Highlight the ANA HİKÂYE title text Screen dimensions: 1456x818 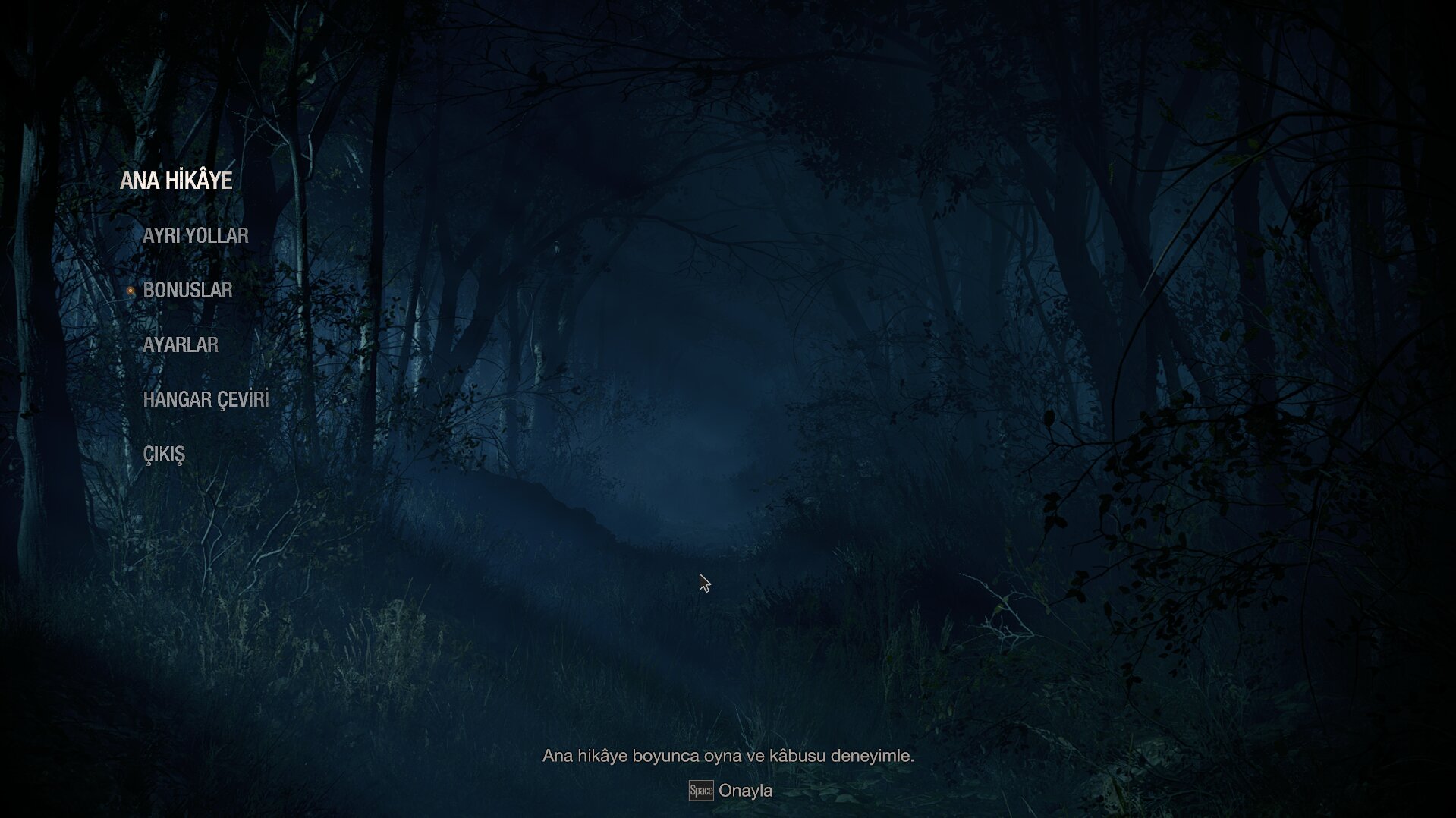tap(176, 180)
